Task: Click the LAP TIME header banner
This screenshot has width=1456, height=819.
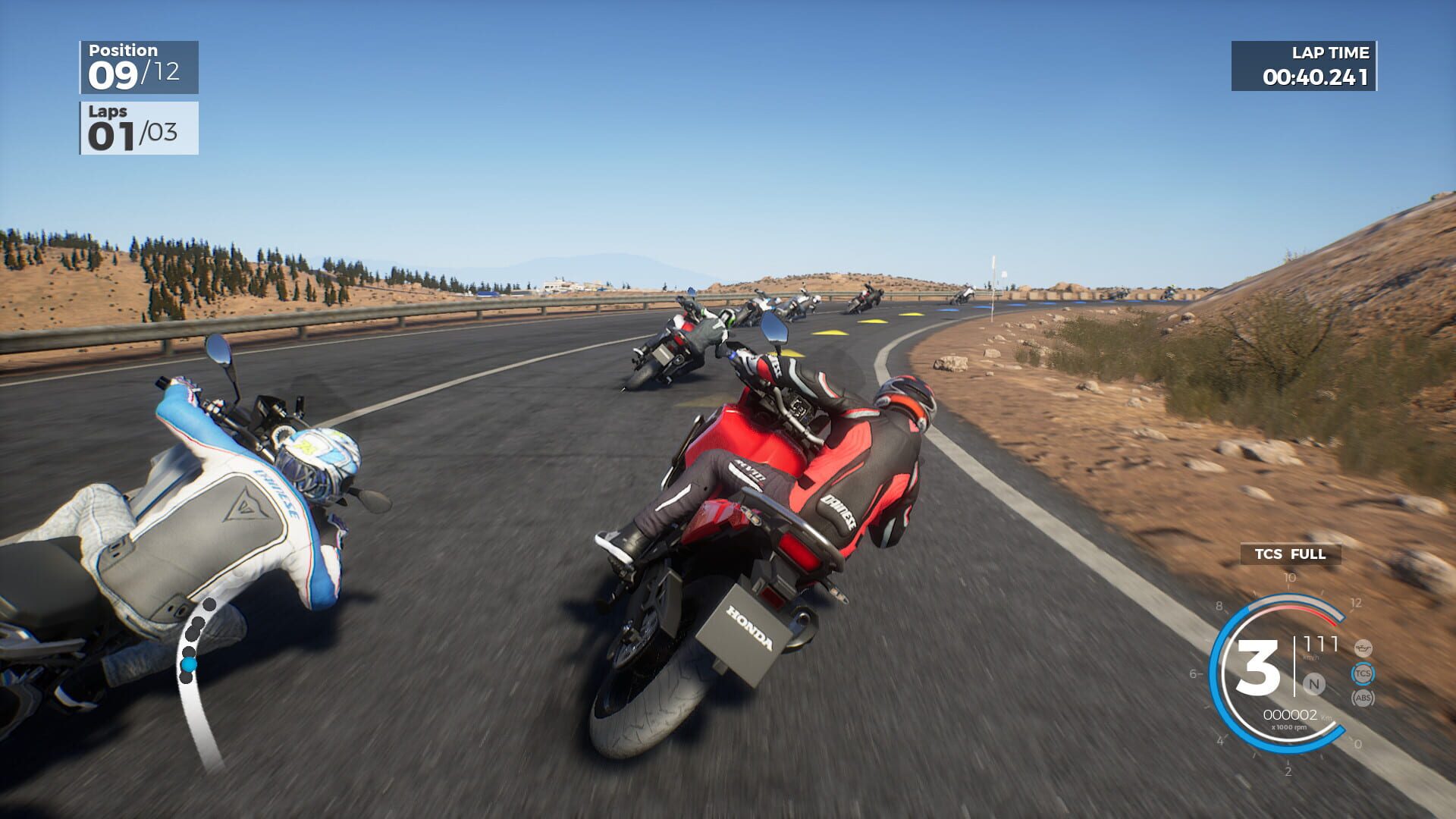Action: pyautogui.click(x=1331, y=53)
